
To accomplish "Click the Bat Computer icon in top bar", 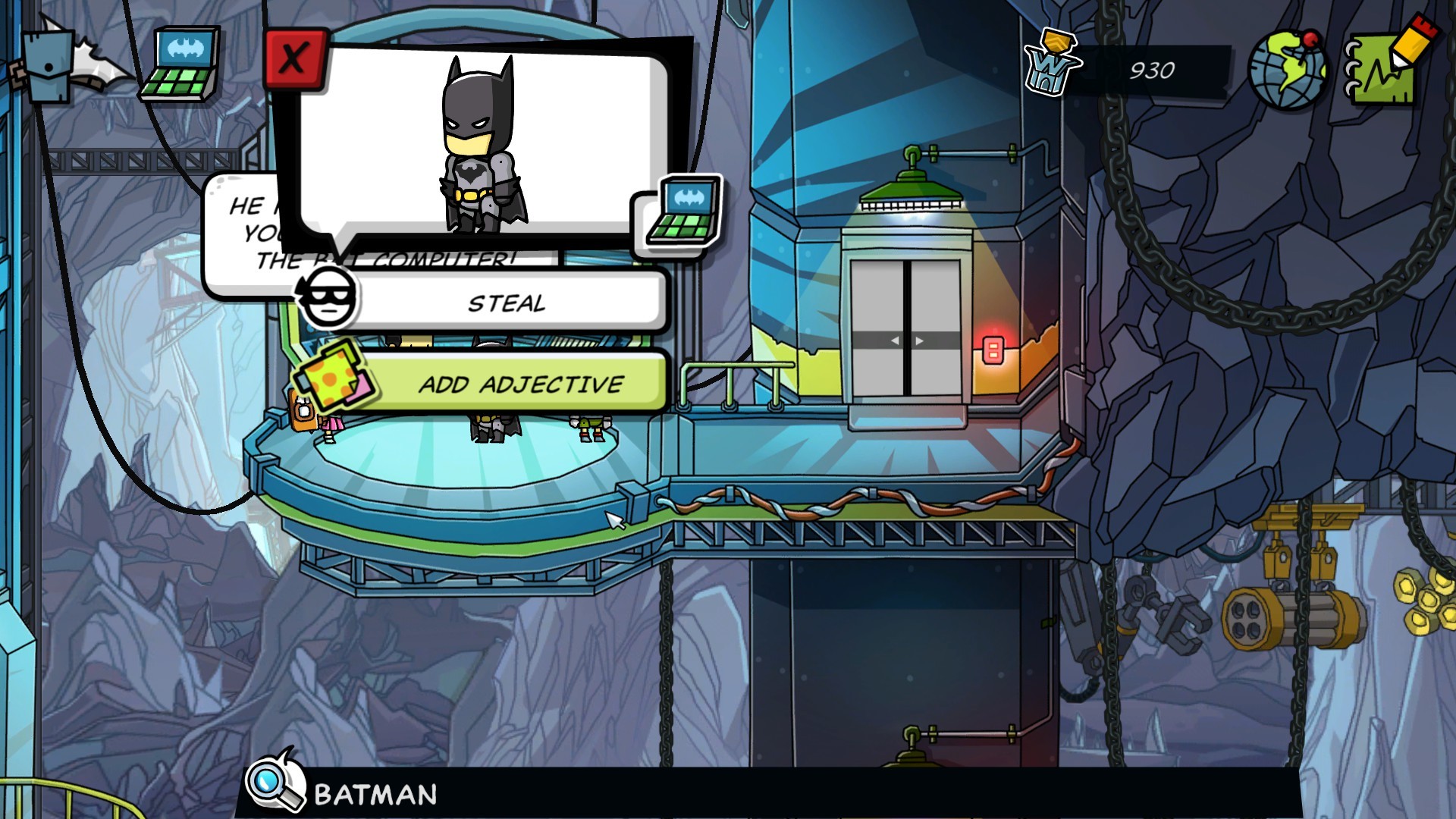I will [x=181, y=64].
